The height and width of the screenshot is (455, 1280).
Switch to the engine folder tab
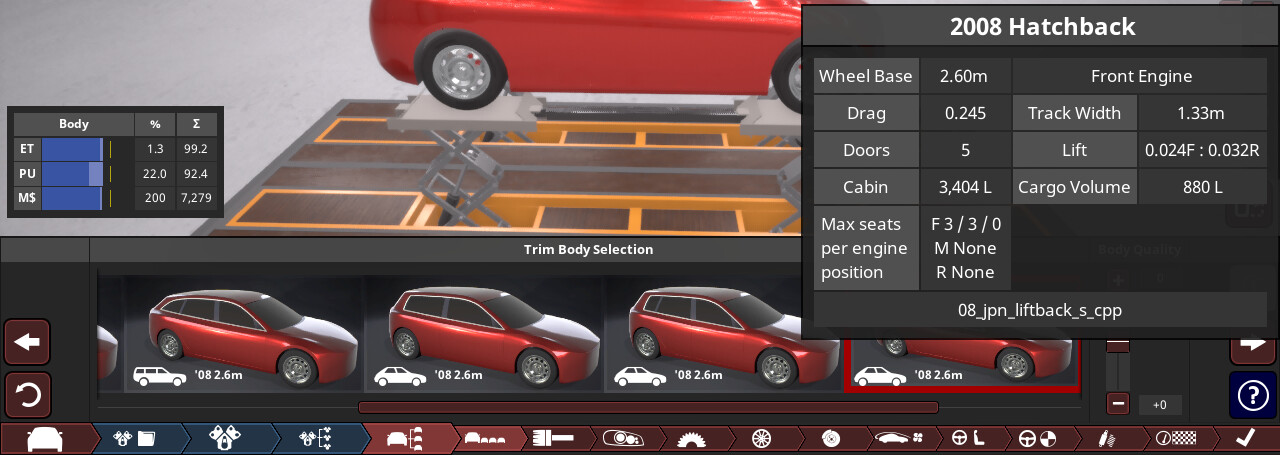click(x=136, y=438)
